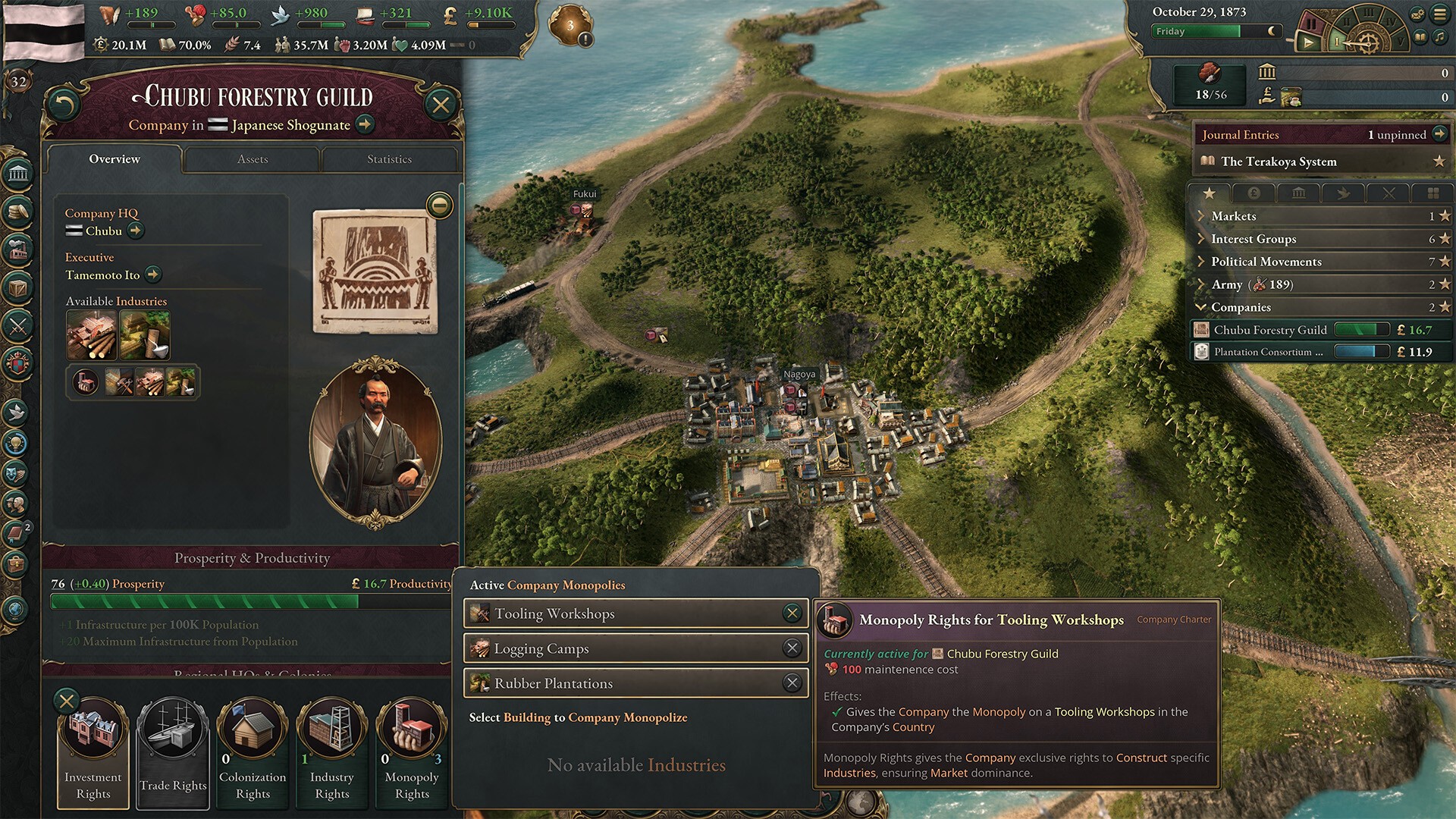This screenshot has height=819, width=1456.
Task: Go back with the return arrow button
Action: (x=63, y=105)
